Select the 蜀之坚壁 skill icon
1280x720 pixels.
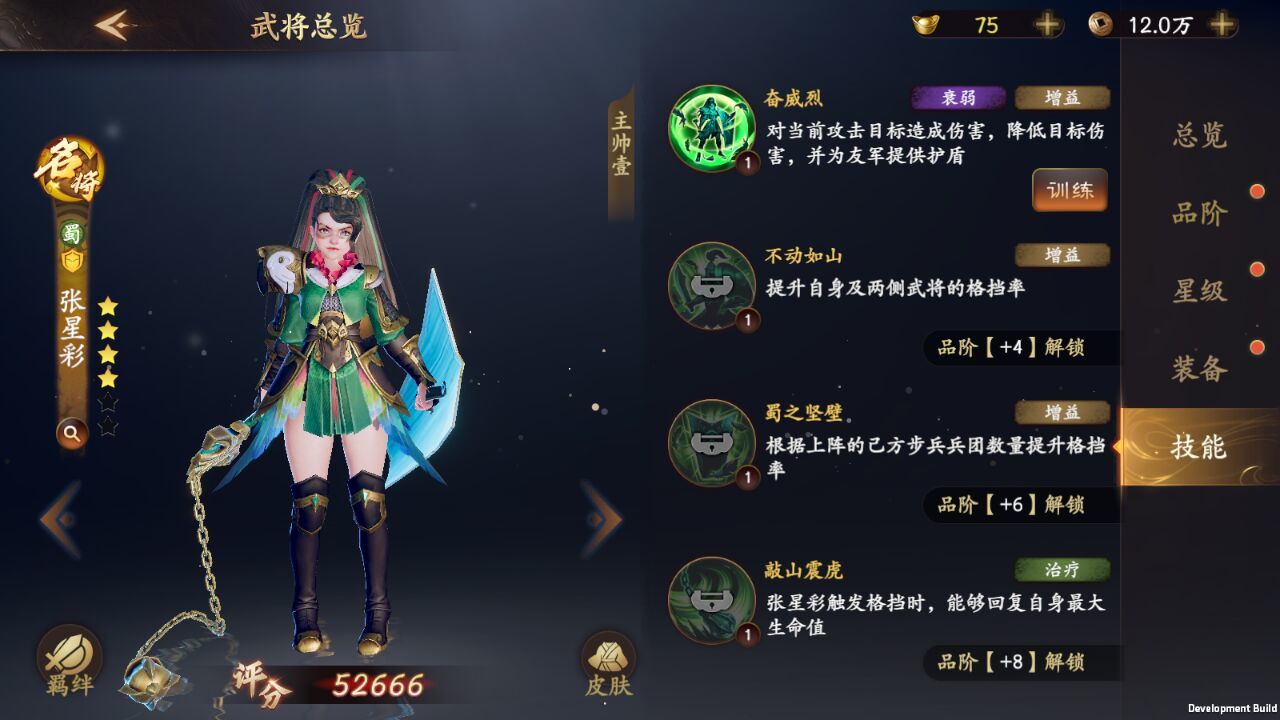(710, 443)
